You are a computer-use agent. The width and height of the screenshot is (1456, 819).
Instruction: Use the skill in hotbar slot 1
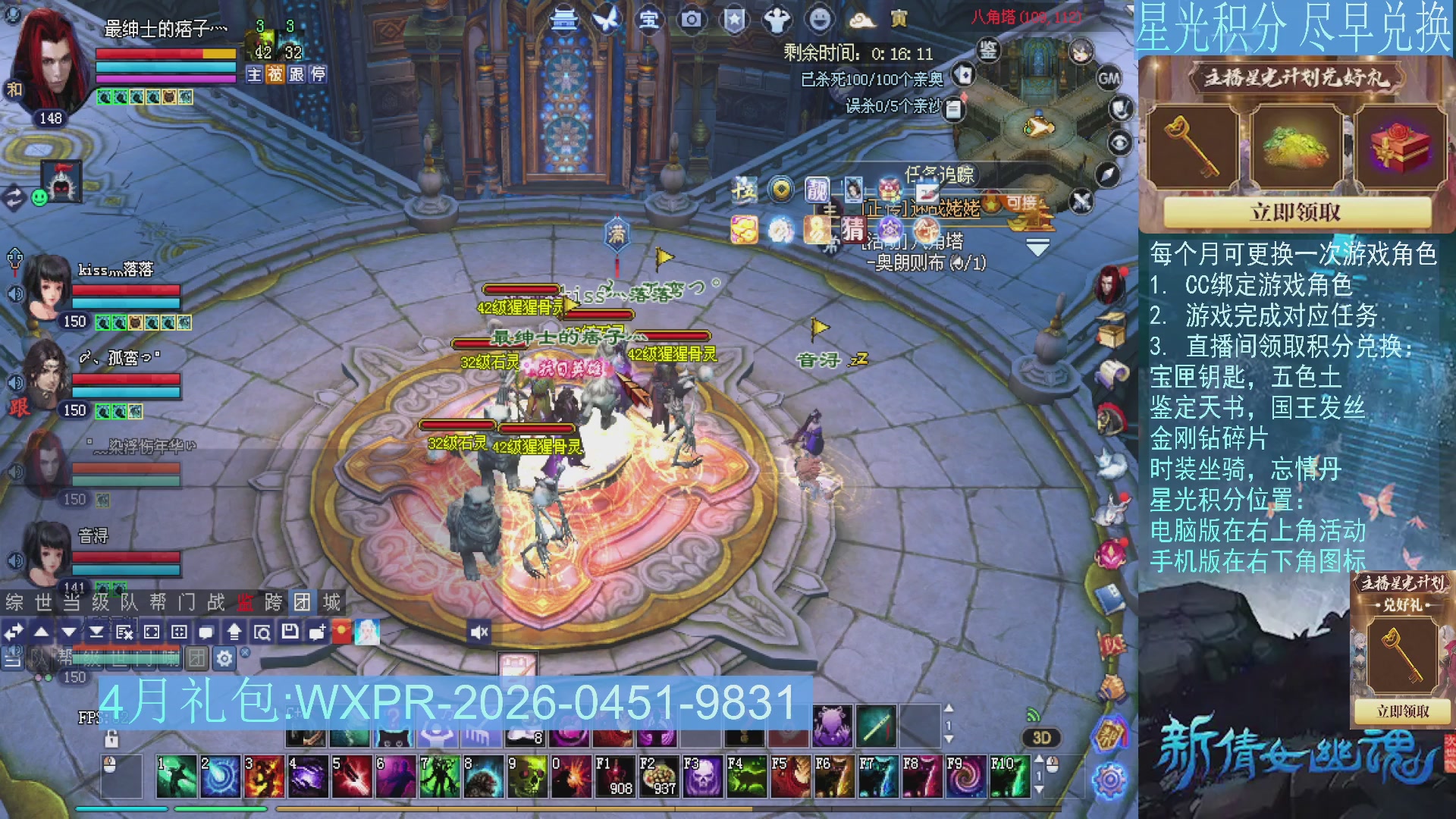(x=176, y=777)
